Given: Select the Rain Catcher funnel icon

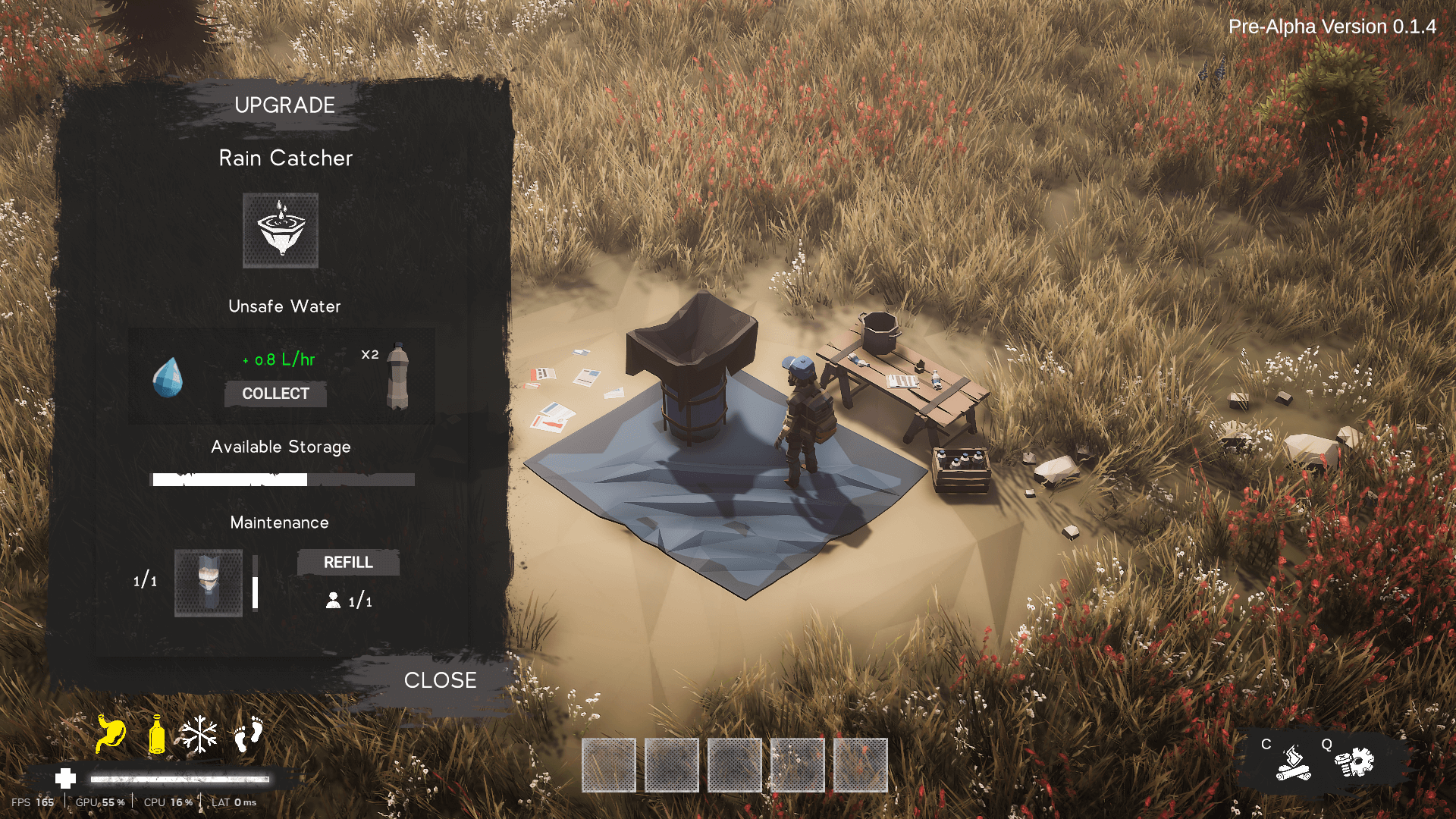Looking at the screenshot, I should [281, 231].
